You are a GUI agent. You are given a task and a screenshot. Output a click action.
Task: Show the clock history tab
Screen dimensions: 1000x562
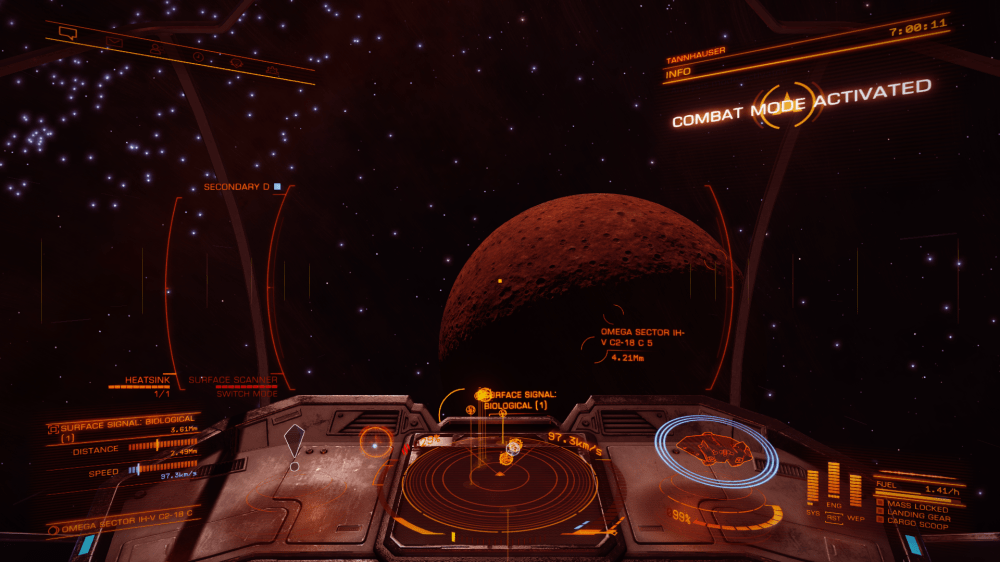(197, 55)
